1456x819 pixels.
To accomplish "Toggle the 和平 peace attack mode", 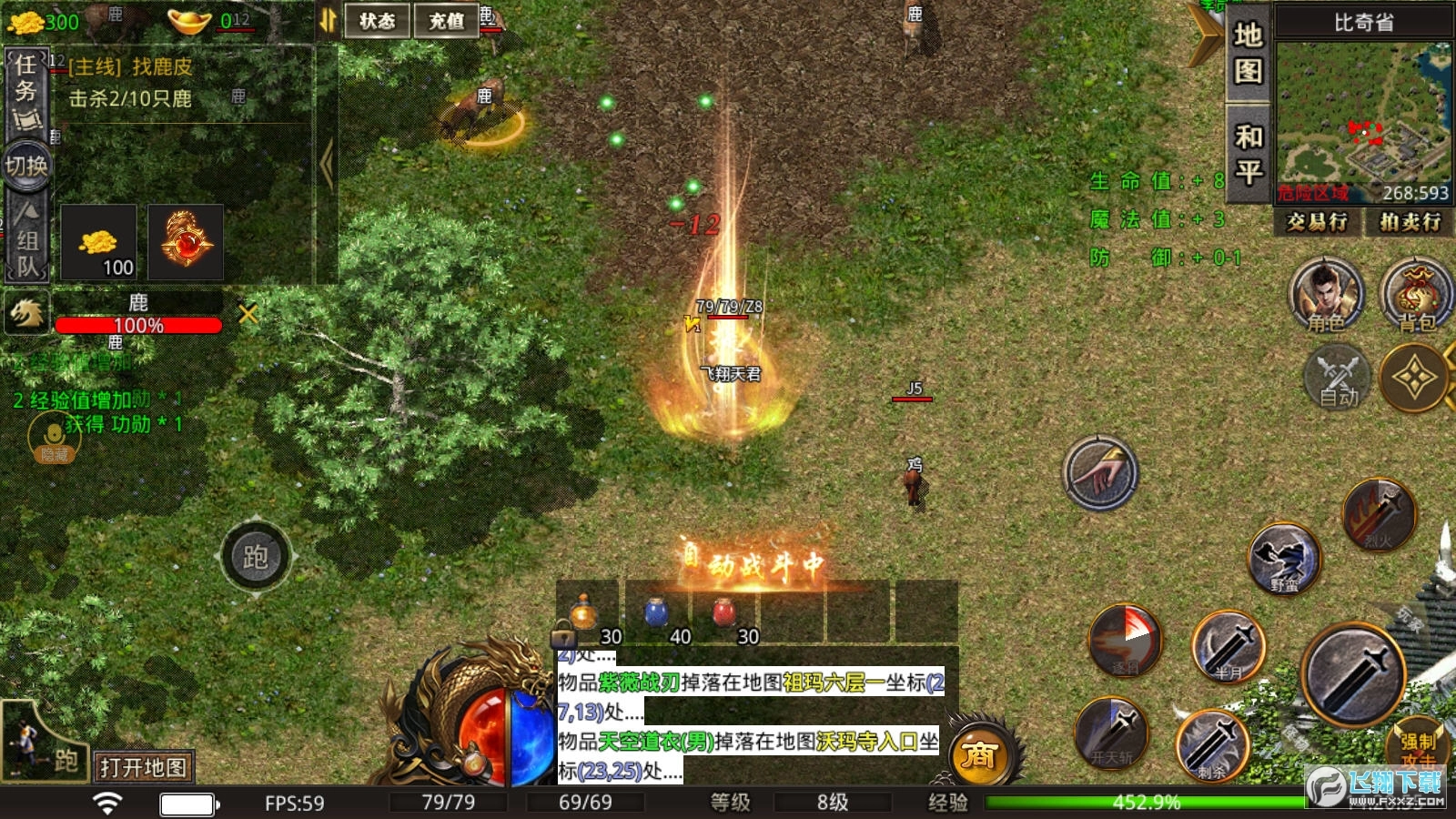I will click(1248, 153).
